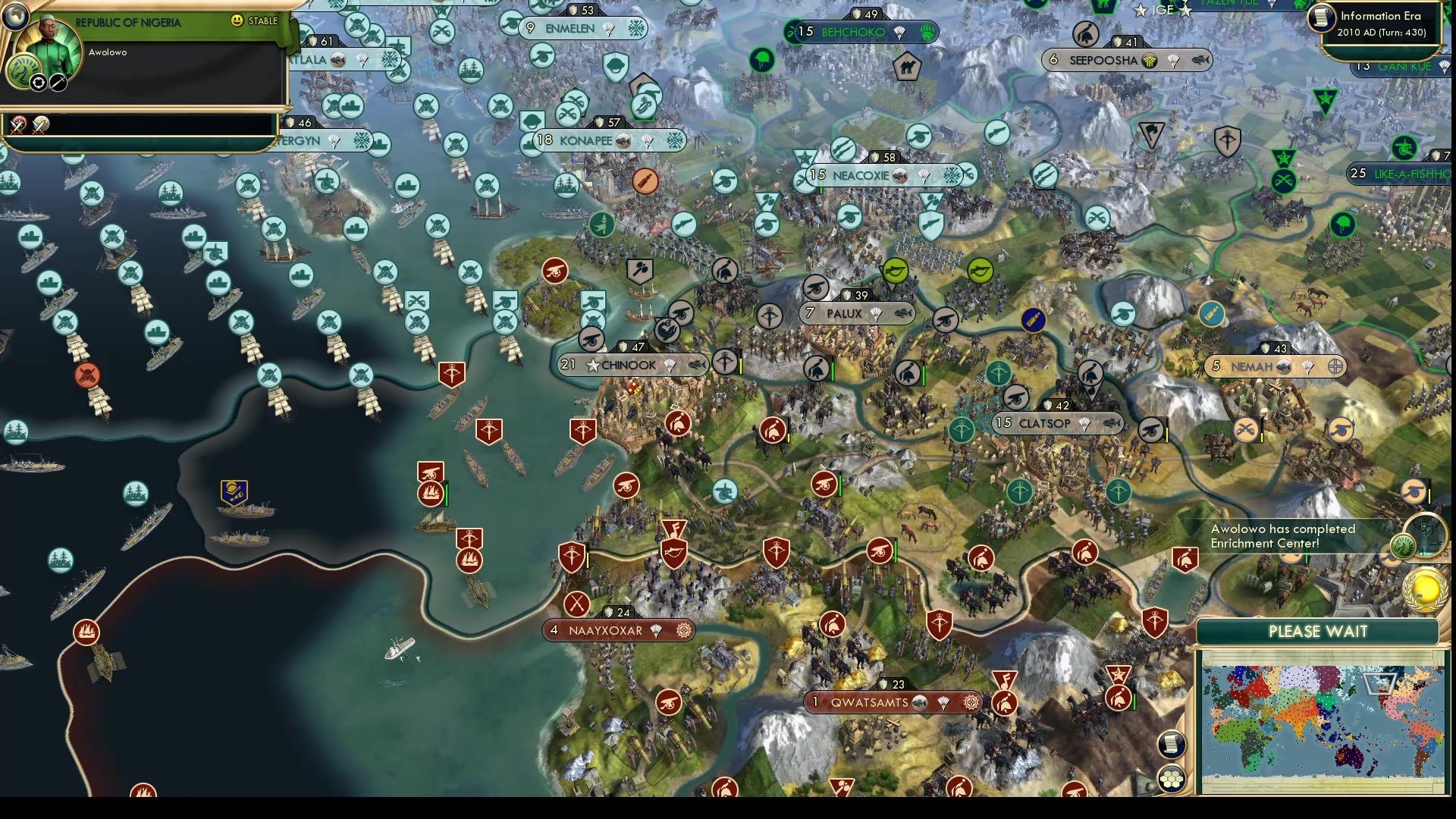Click the crossed-swords war declaration icon
The height and width of the screenshot is (819, 1456).
(x=58, y=83)
